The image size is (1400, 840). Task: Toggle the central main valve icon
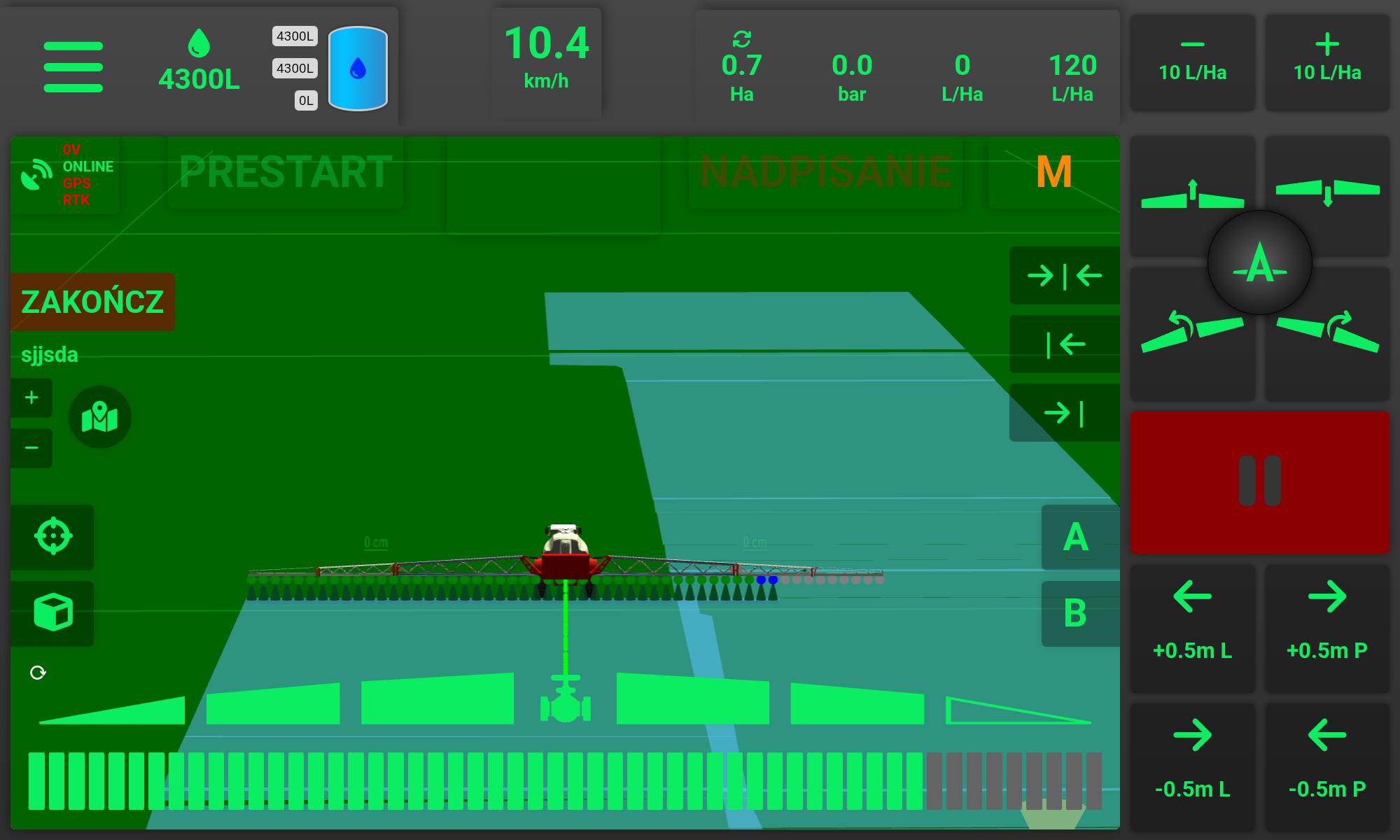point(566,703)
